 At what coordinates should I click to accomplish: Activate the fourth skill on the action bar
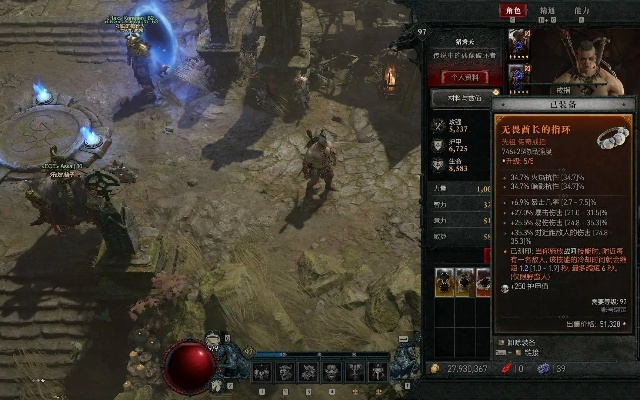[x=331, y=371]
